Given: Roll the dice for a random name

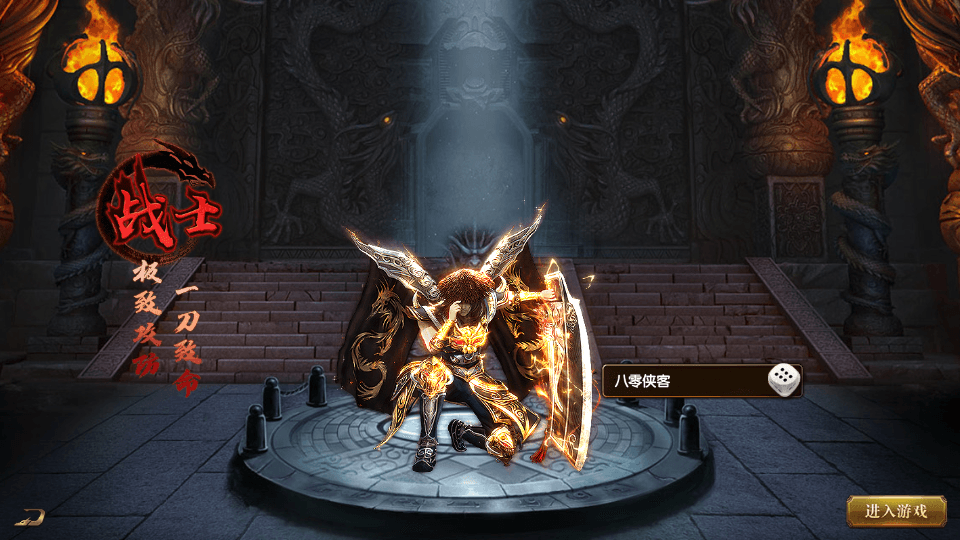Looking at the screenshot, I should 784,380.
